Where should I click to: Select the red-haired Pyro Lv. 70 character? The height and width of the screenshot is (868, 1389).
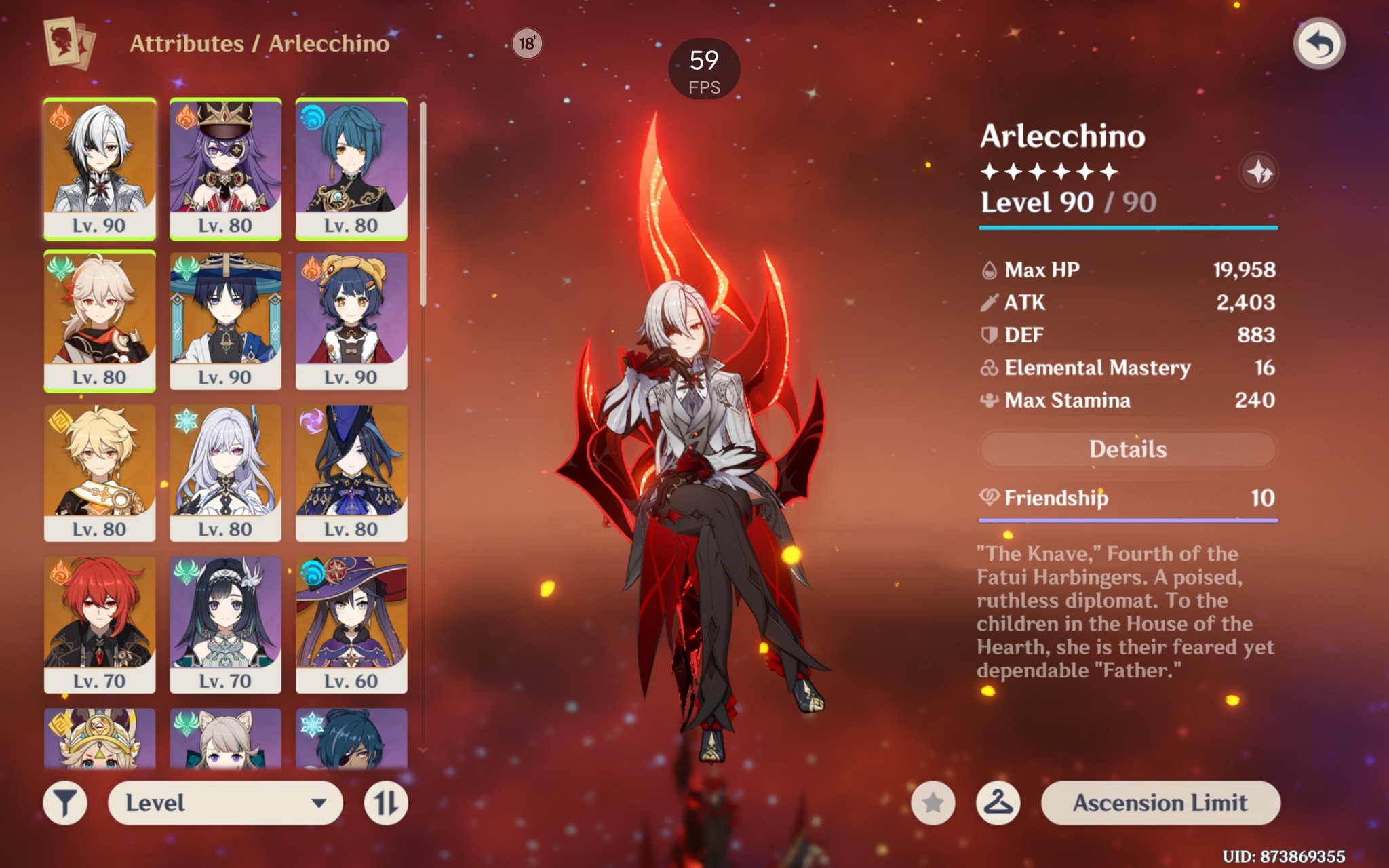[x=100, y=624]
